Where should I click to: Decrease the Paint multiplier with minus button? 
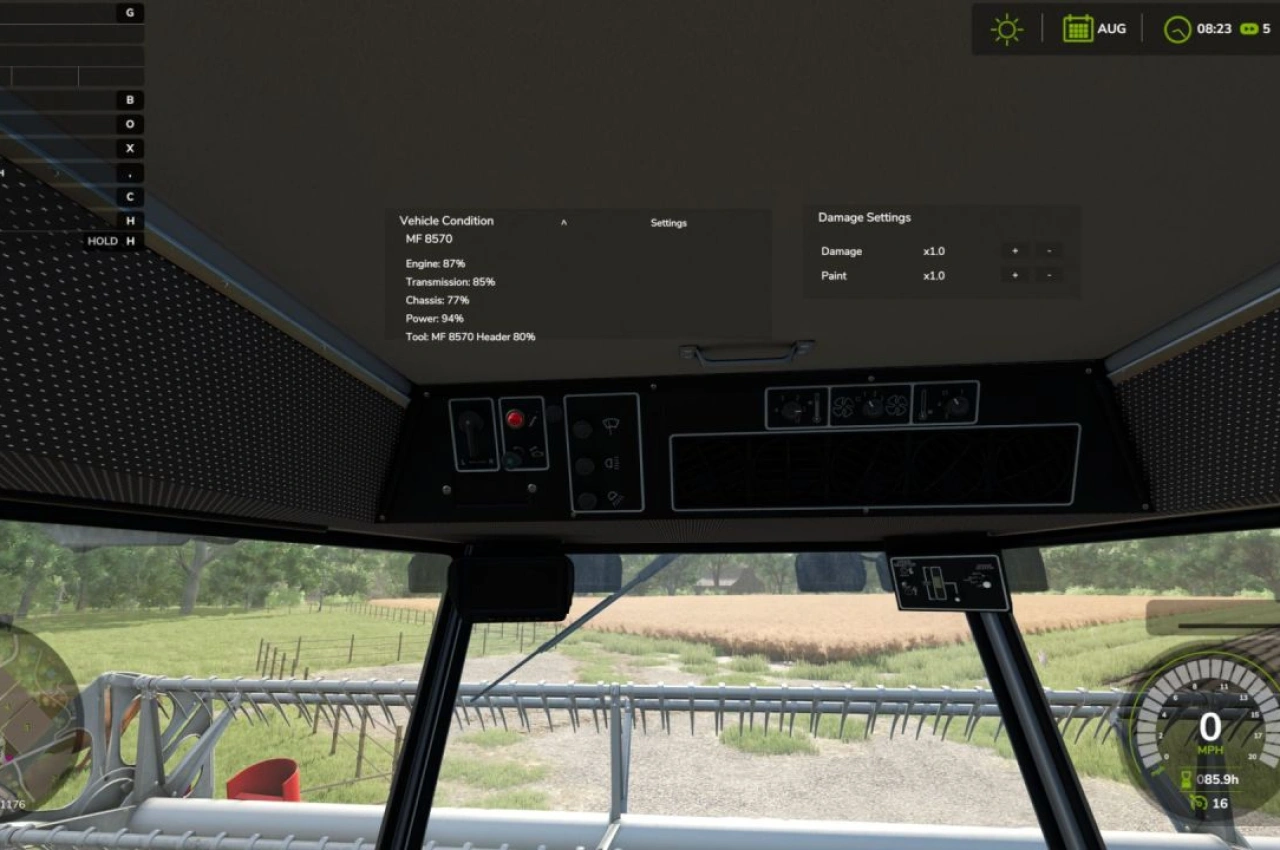point(1048,275)
